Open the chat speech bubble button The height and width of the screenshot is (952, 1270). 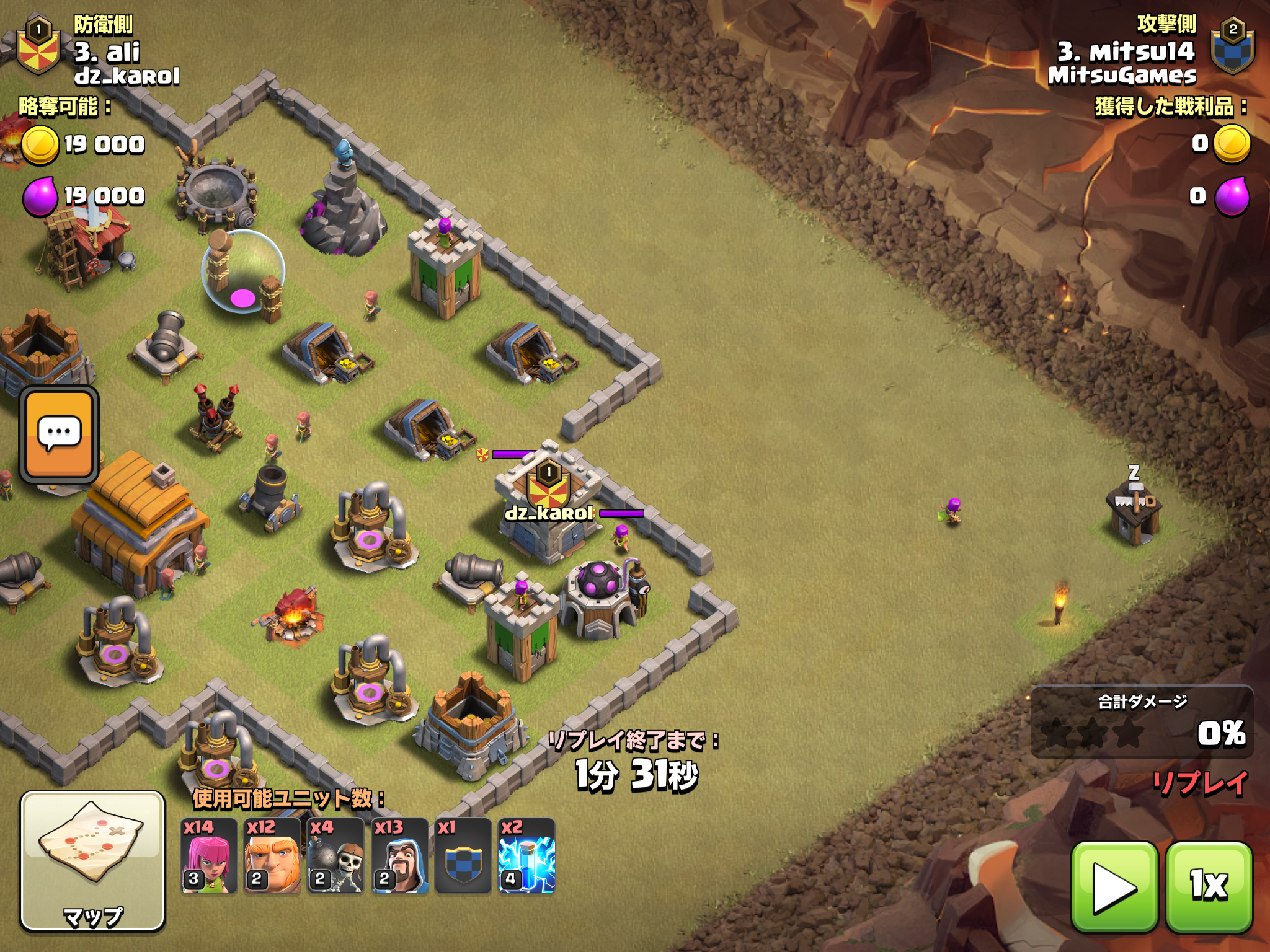tap(60, 434)
